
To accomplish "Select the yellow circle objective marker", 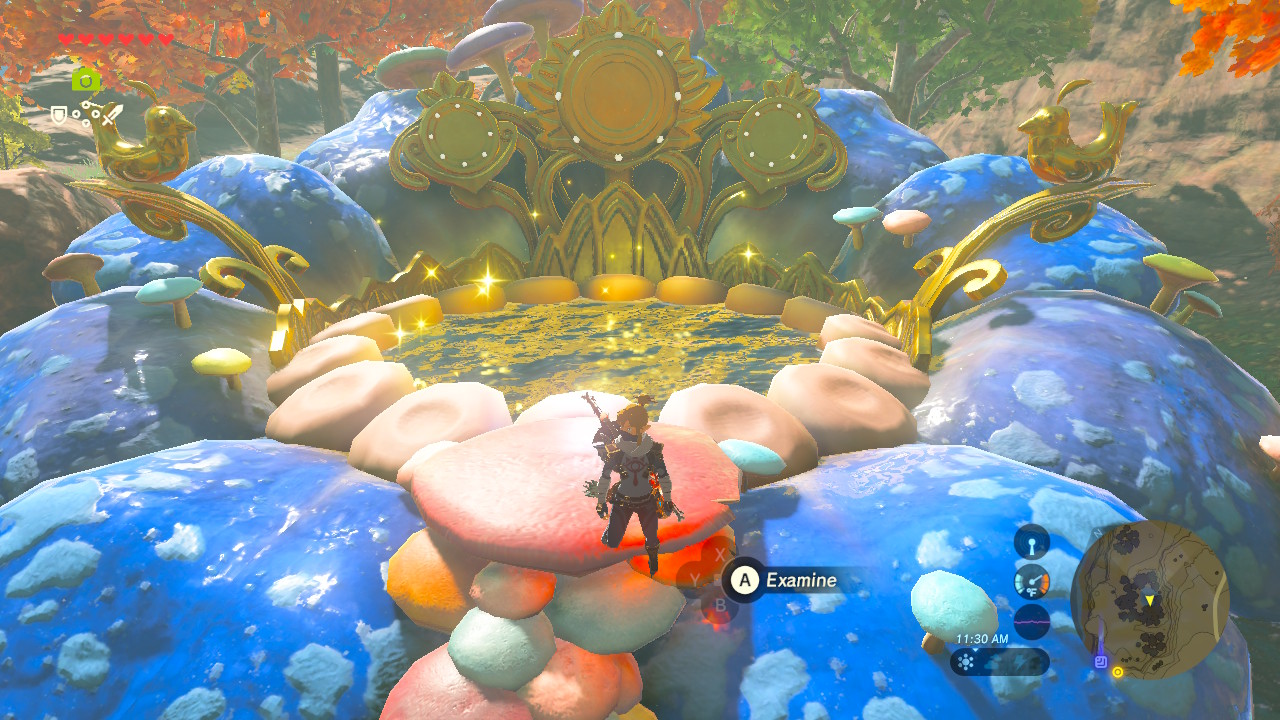I will [x=1117, y=672].
